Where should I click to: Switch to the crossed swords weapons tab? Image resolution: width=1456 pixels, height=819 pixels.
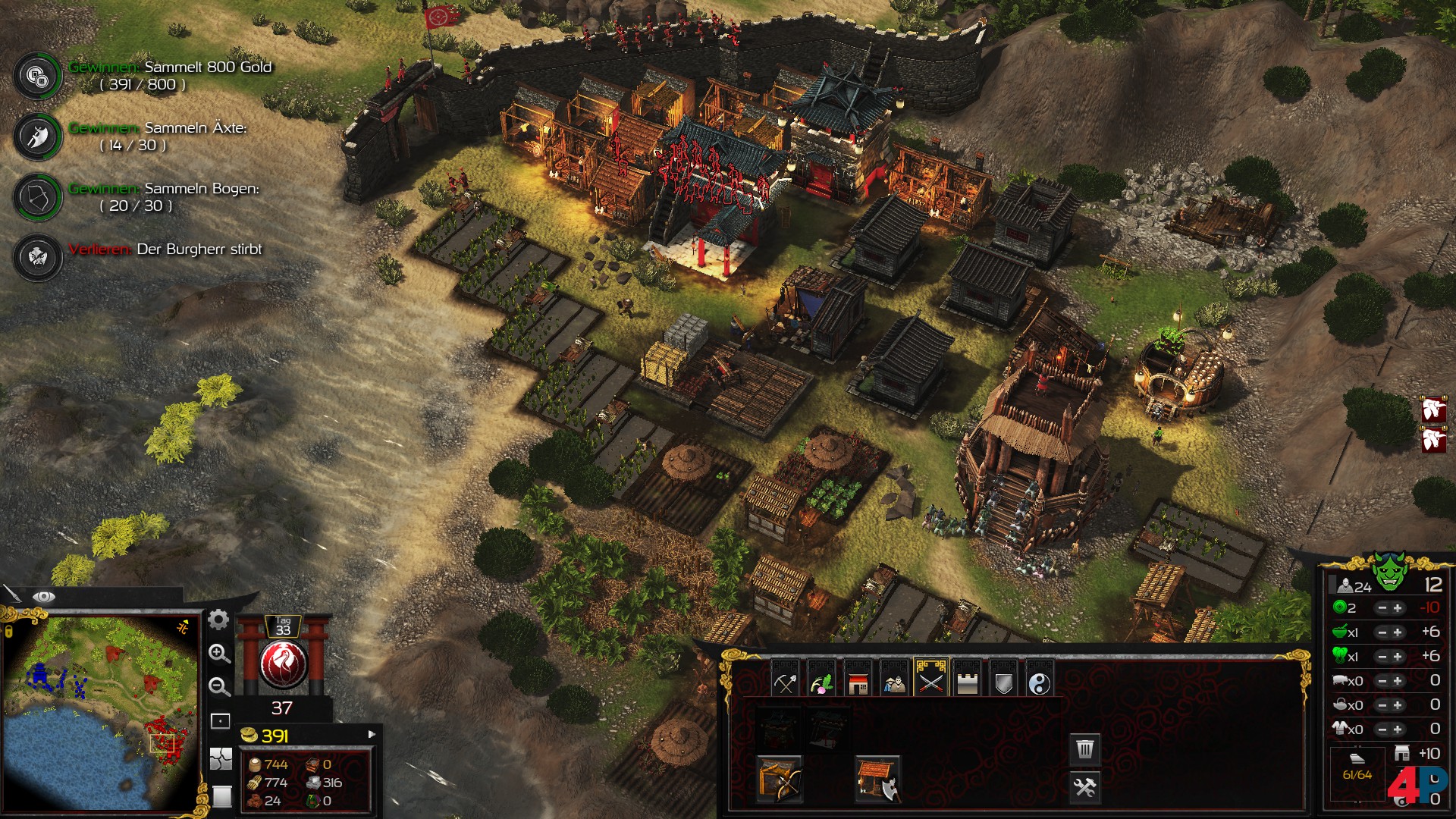[x=930, y=682]
